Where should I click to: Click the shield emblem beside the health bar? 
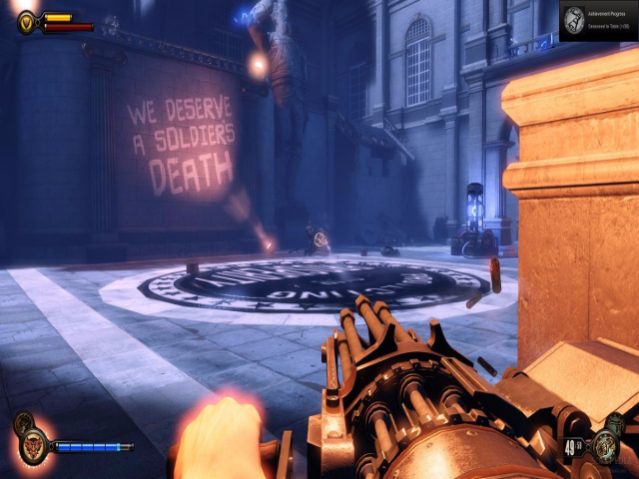[27, 21]
